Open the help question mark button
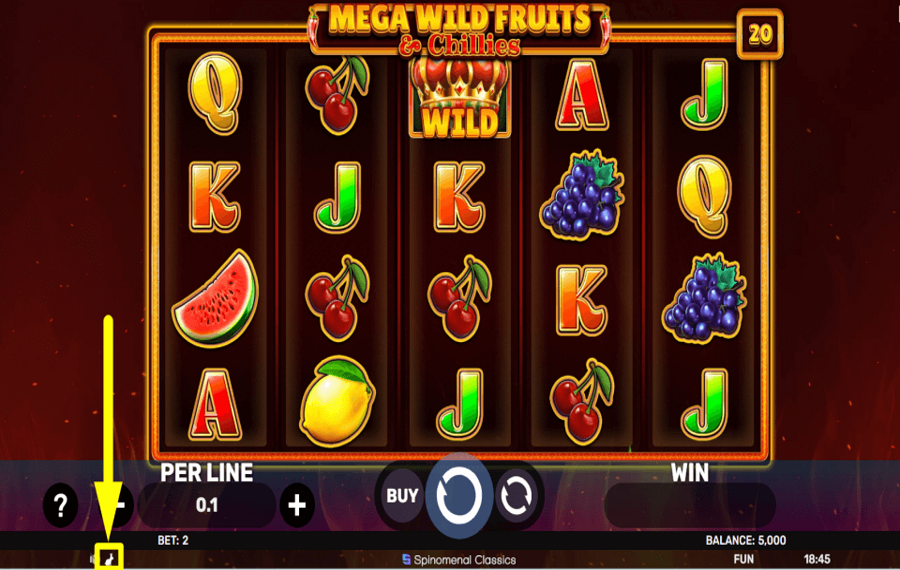Image resolution: width=900 pixels, height=570 pixels. 61,506
